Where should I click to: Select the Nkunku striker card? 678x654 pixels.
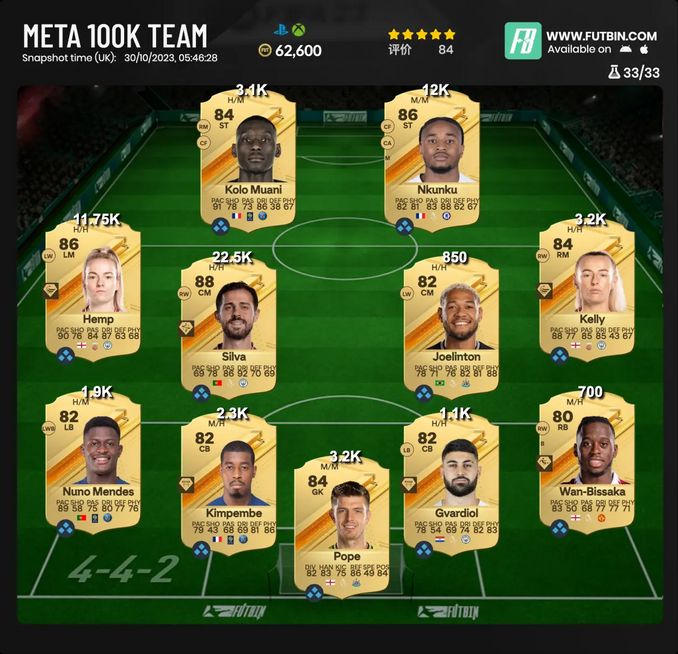pos(432,160)
